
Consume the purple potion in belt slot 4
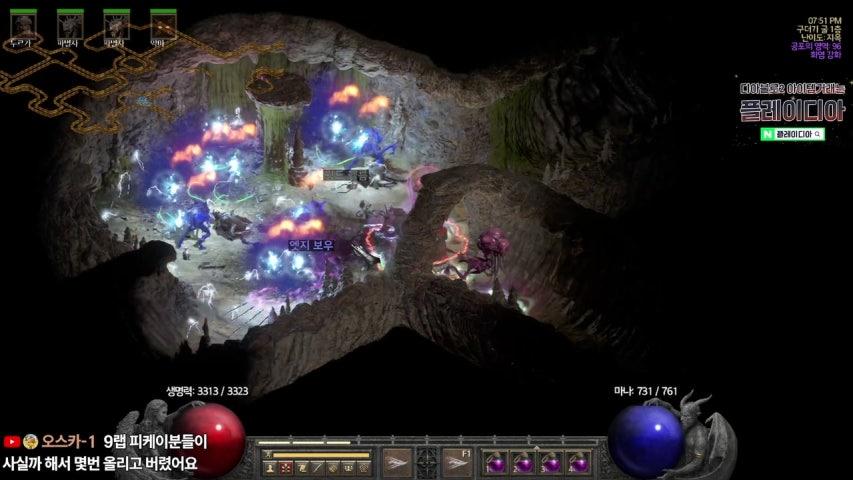click(577, 462)
